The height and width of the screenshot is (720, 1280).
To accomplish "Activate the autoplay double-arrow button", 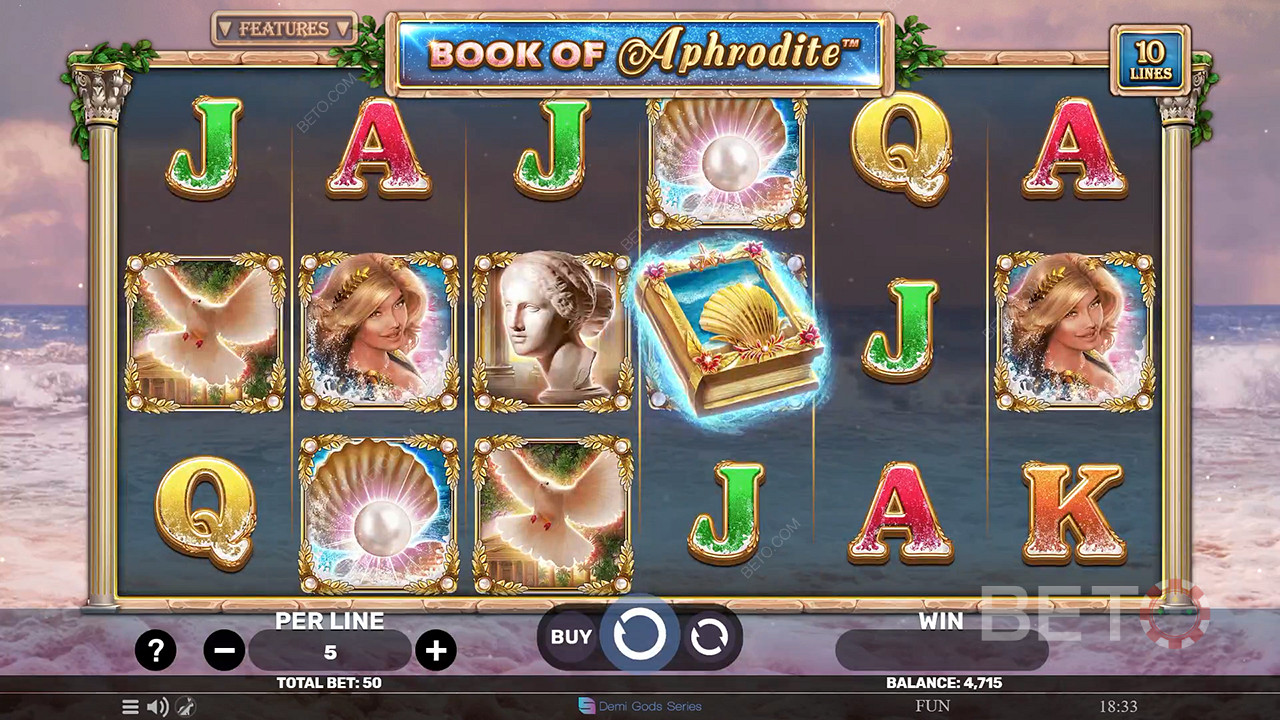I will point(709,637).
